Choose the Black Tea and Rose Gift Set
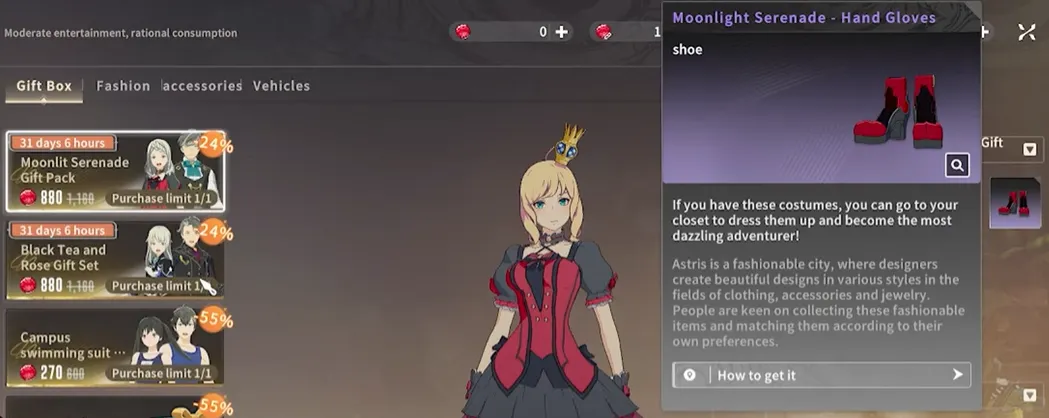Screen dimensions: 1049x418 tap(115, 259)
